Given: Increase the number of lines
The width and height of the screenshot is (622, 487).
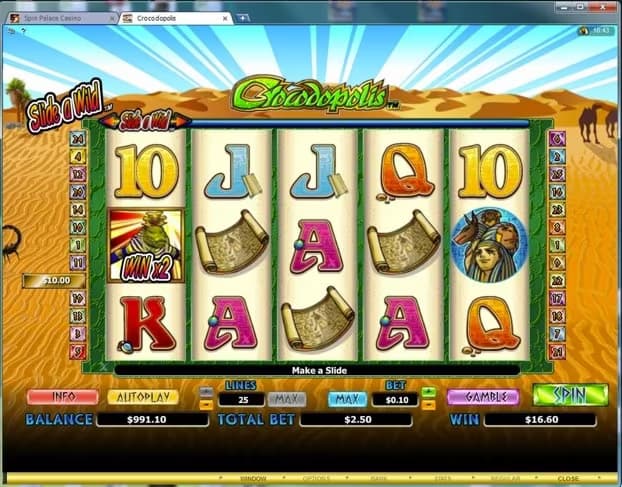Looking at the screenshot, I should (x=206, y=392).
